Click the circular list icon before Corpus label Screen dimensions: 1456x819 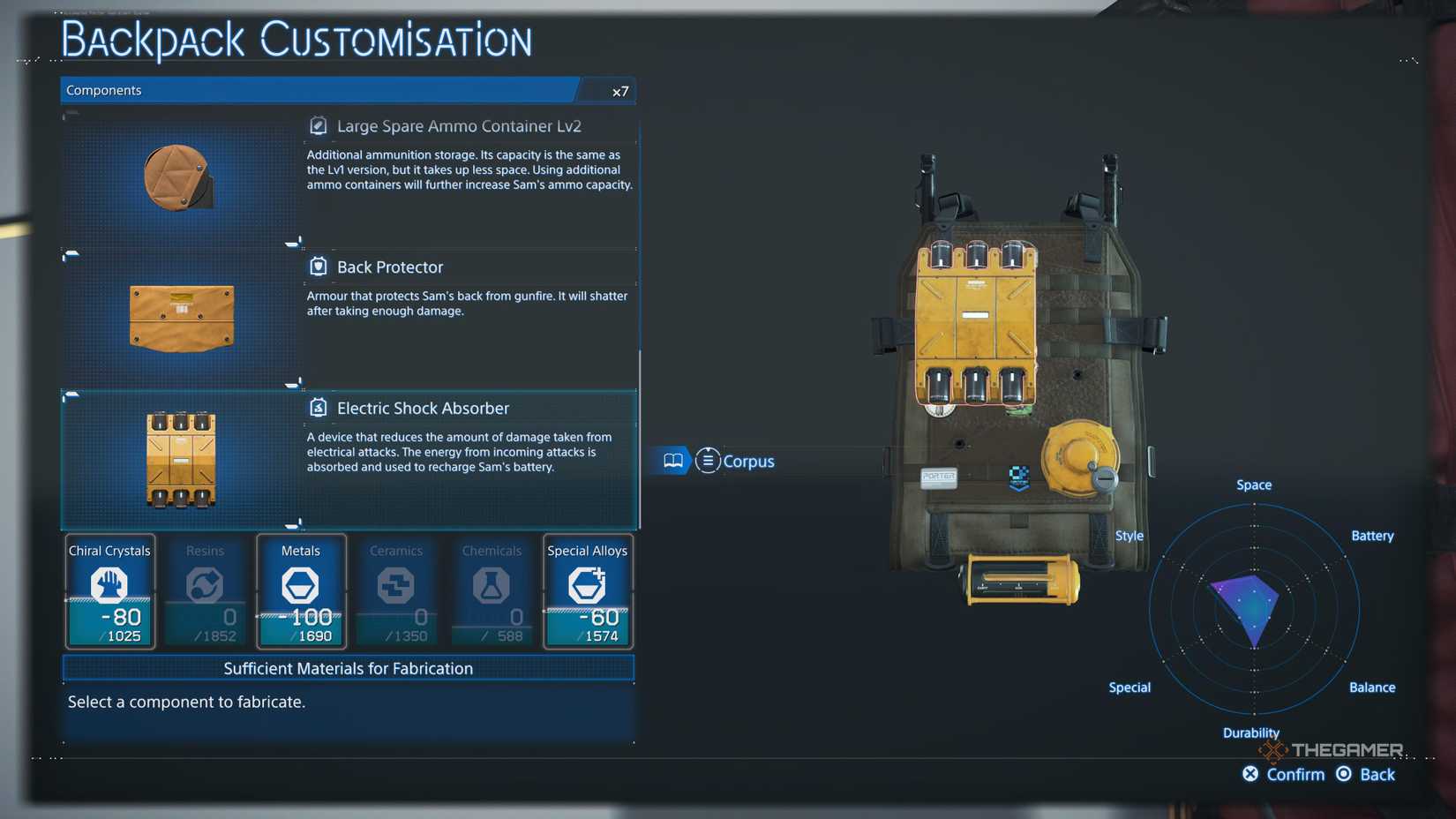point(708,461)
